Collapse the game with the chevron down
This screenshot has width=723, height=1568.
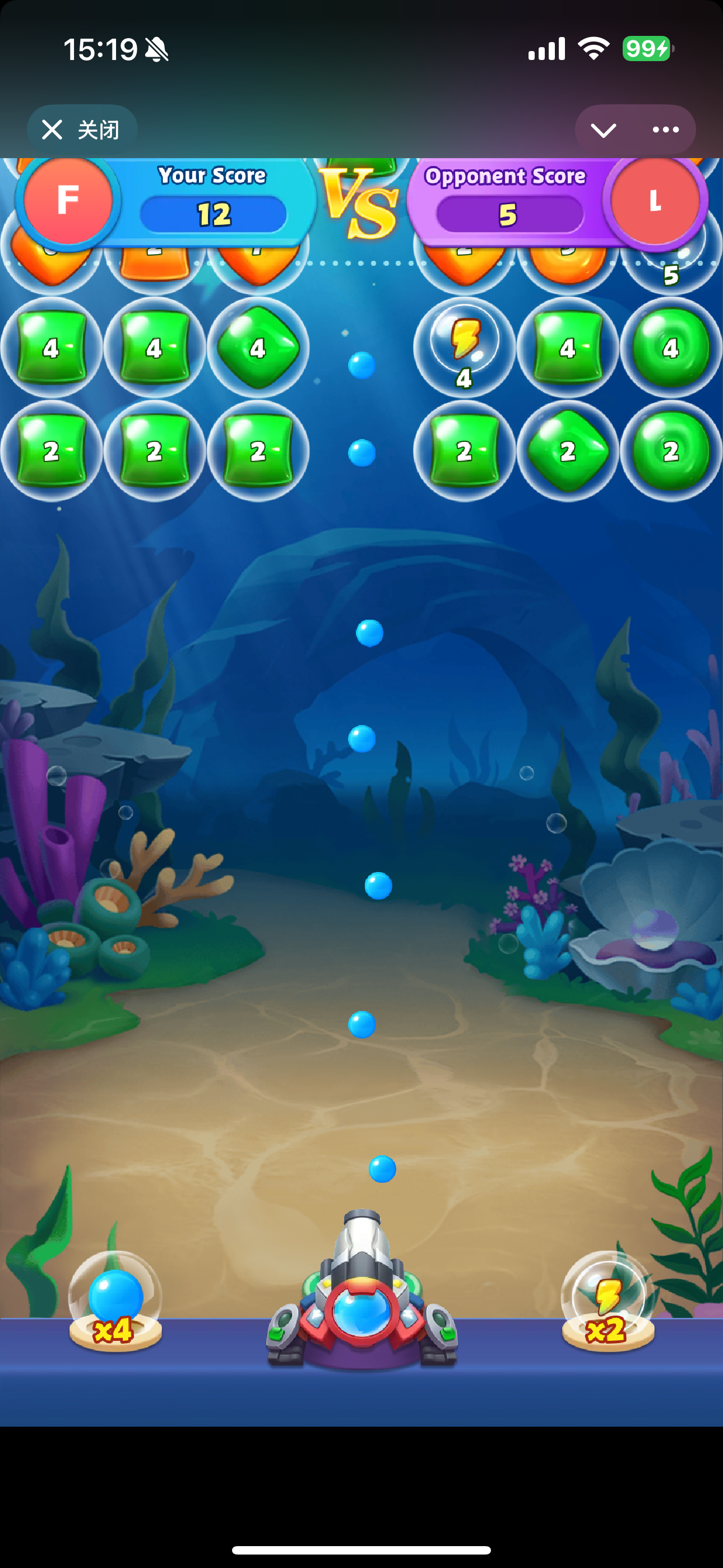(602, 130)
